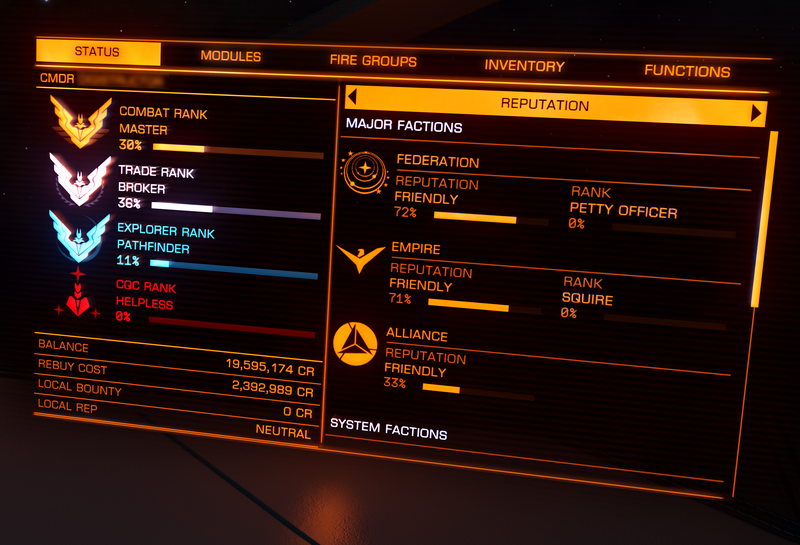Click the left arrow beside Reputation
This screenshot has width=800, height=545.
tap(351, 97)
